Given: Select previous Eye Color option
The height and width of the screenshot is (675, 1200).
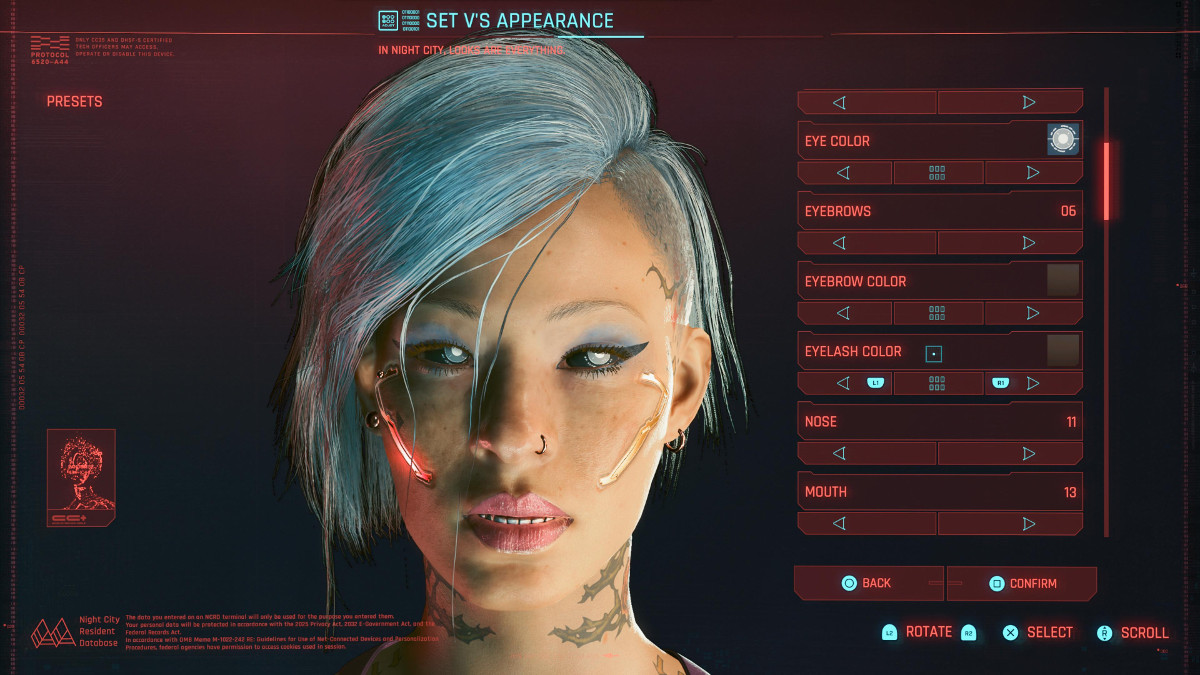Looking at the screenshot, I should tap(844, 173).
